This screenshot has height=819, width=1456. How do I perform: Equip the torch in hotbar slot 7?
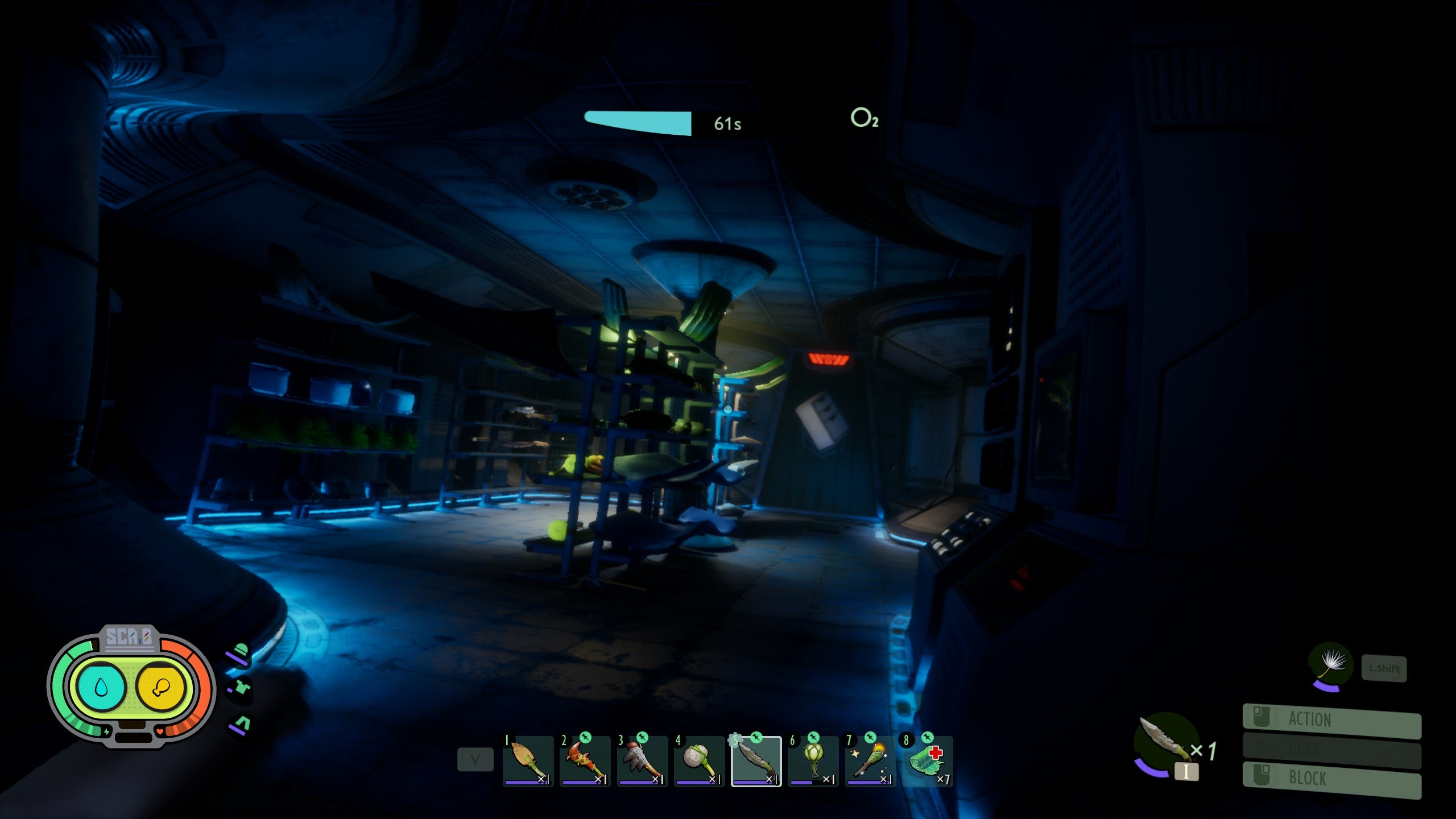point(870,761)
